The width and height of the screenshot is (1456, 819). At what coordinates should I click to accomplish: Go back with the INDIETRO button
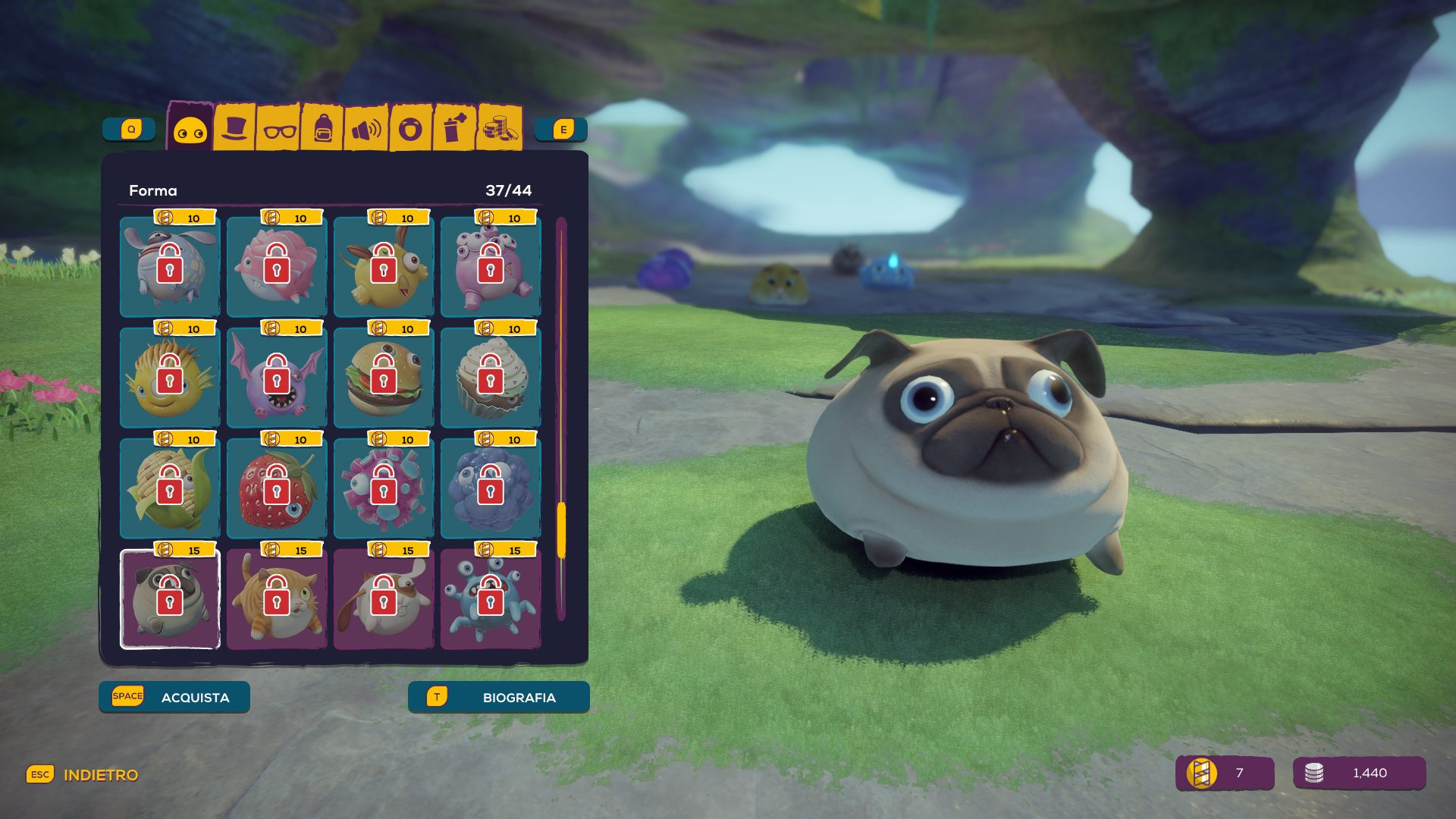tap(83, 775)
